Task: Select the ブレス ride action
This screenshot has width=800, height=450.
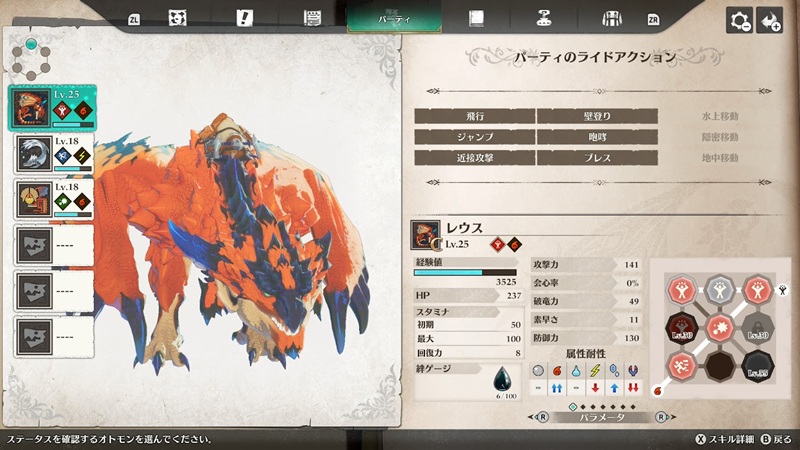Action: coord(597,158)
